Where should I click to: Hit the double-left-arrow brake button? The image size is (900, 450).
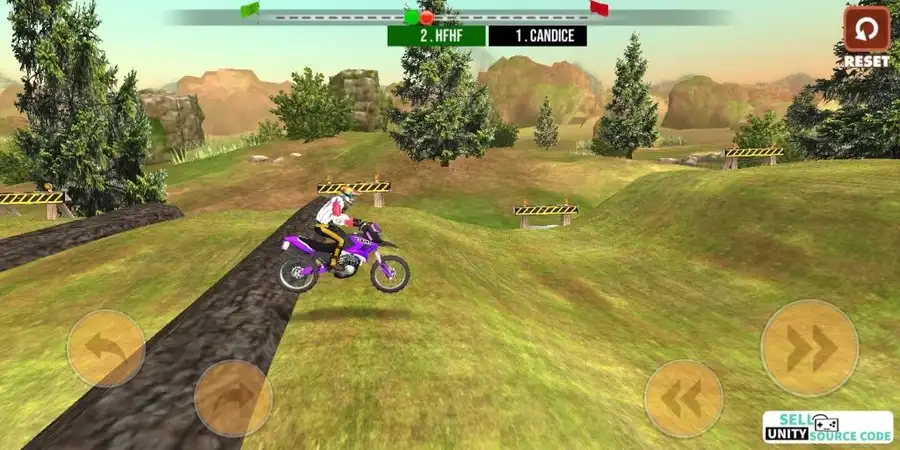pos(683,398)
